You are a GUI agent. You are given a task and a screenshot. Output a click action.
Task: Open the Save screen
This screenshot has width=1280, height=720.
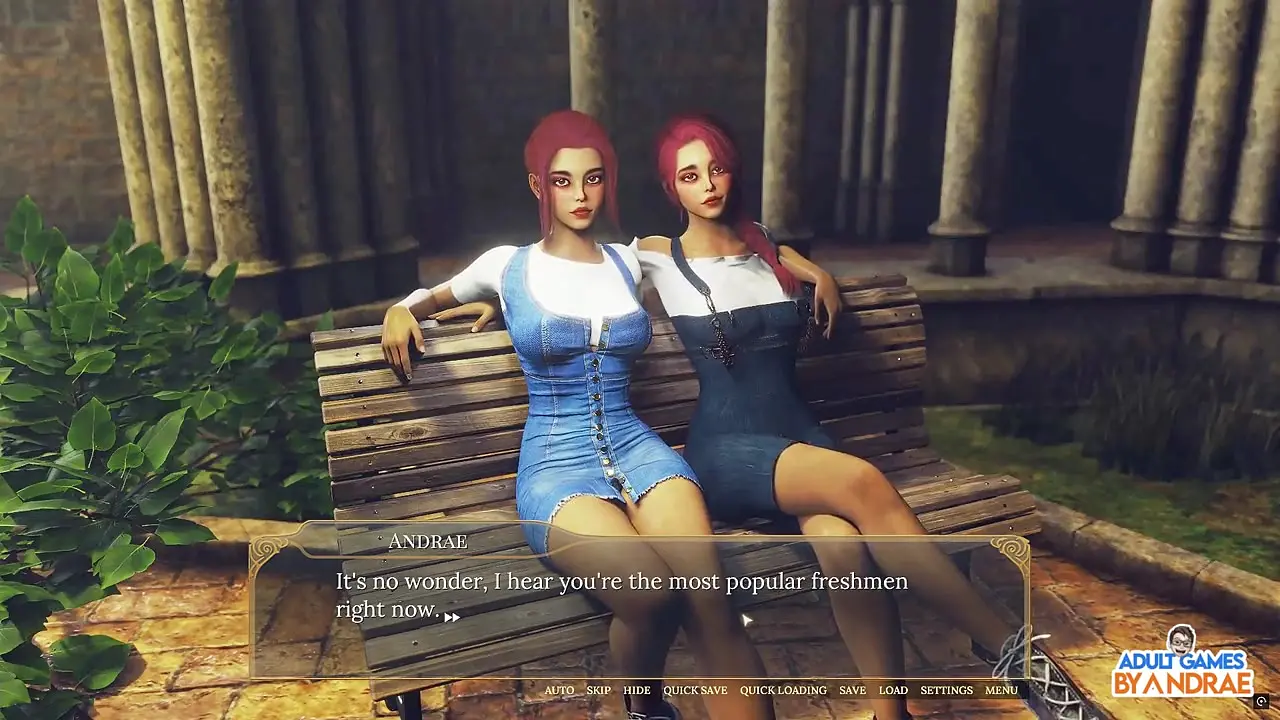(852, 690)
